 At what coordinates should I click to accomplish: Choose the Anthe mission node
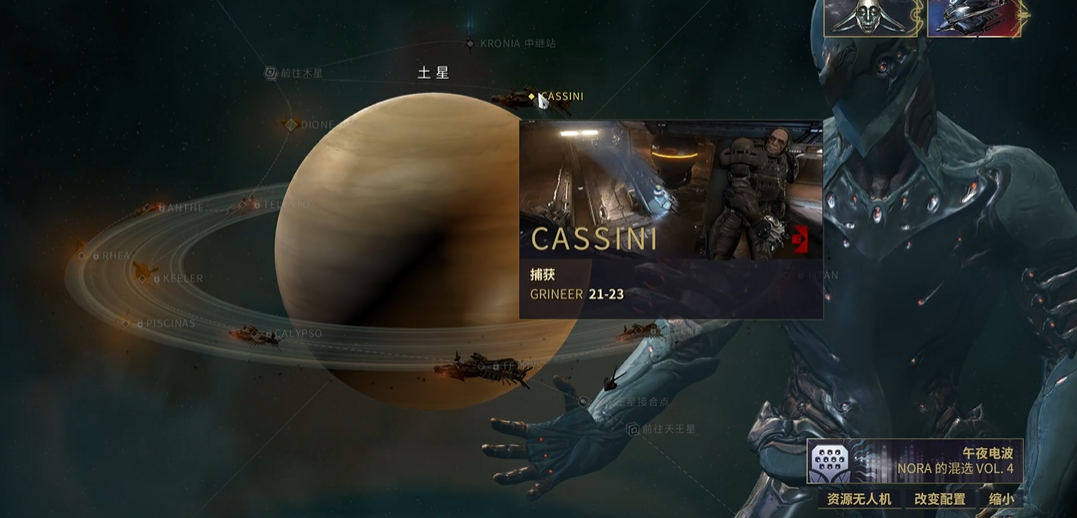[148, 208]
